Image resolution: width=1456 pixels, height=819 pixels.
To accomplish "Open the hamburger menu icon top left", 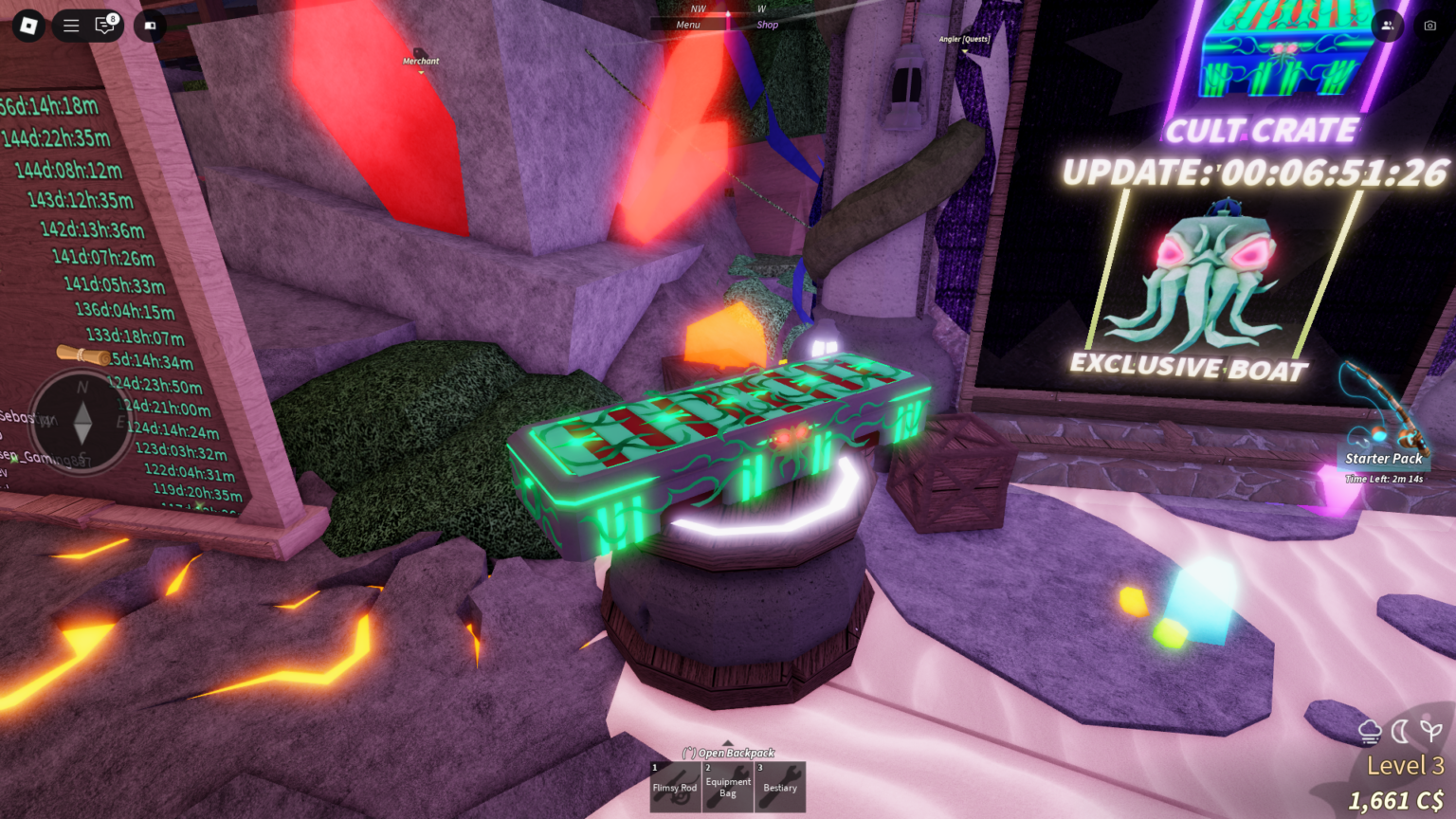I will (x=70, y=26).
